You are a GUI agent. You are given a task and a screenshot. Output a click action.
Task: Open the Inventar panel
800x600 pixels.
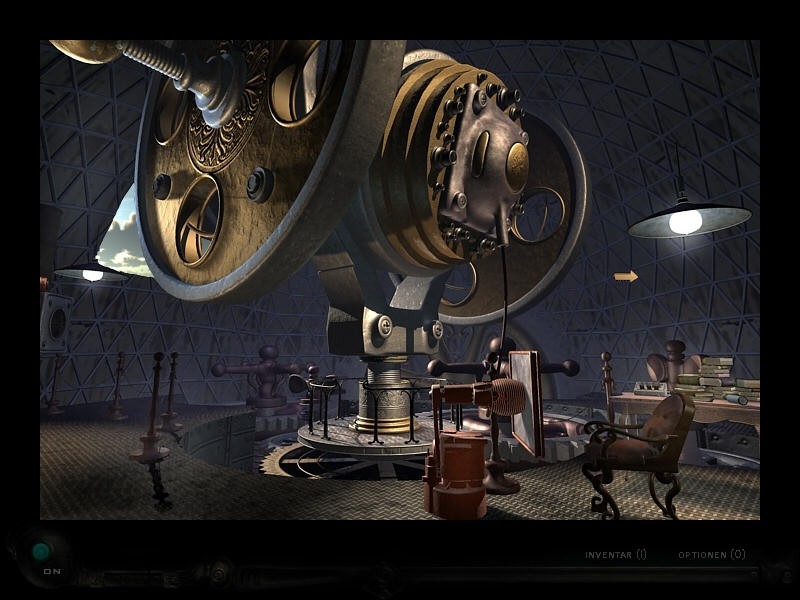tap(615, 554)
